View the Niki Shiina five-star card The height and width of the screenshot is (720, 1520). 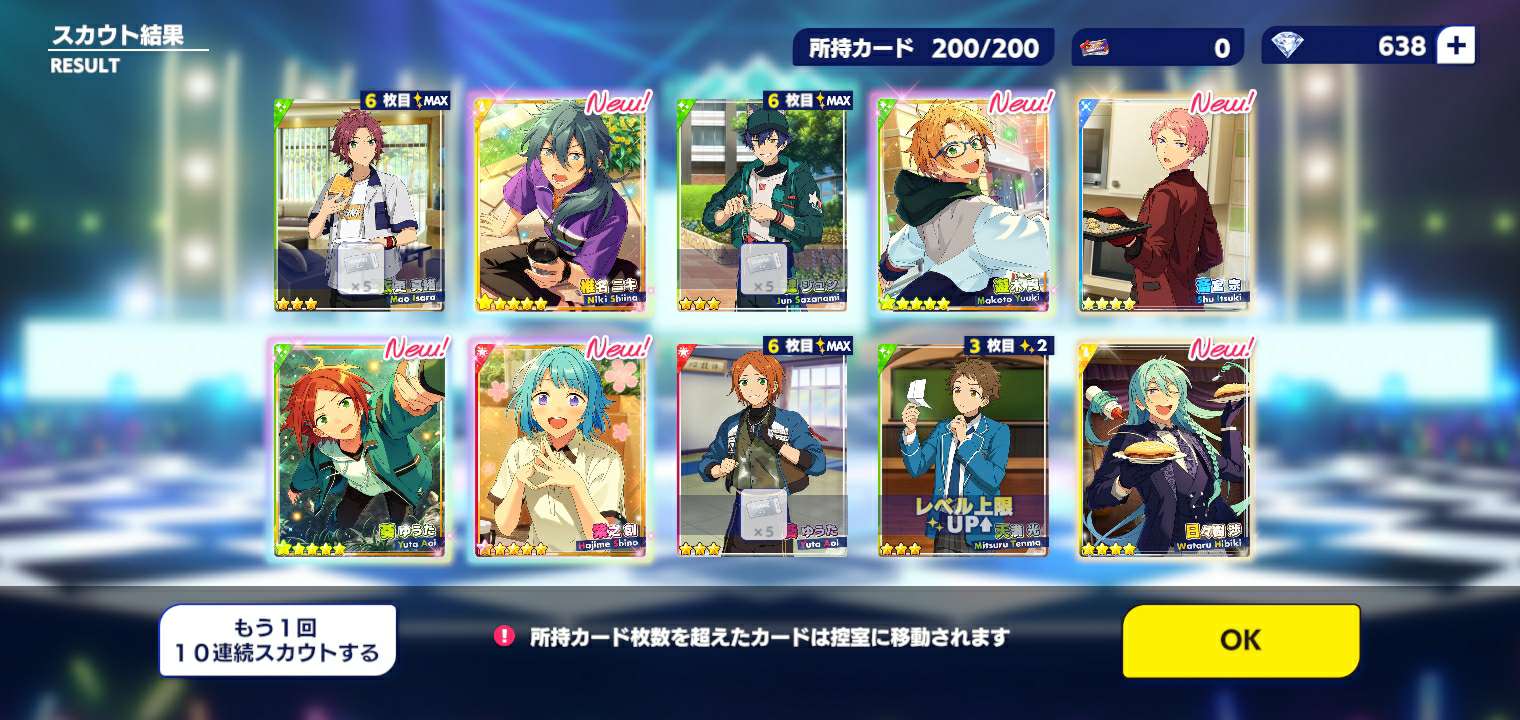coord(560,205)
